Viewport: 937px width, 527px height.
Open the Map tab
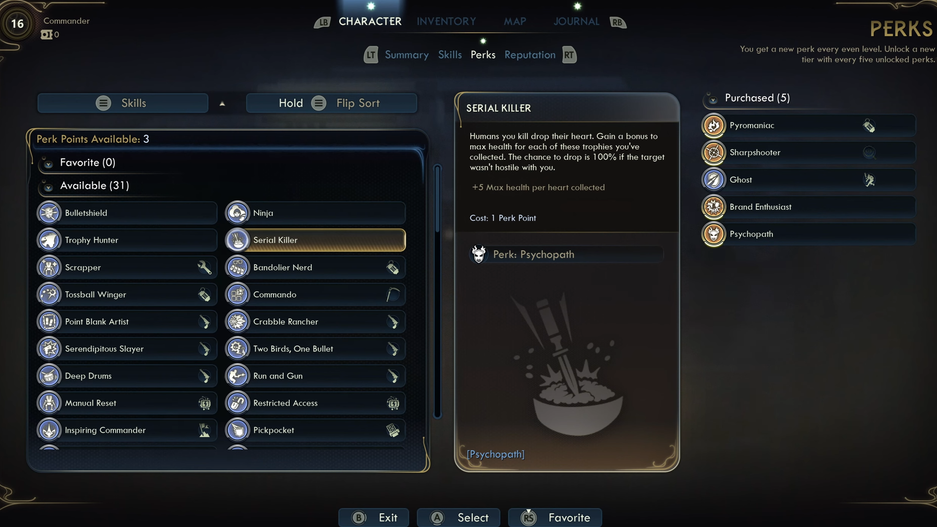tap(515, 21)
